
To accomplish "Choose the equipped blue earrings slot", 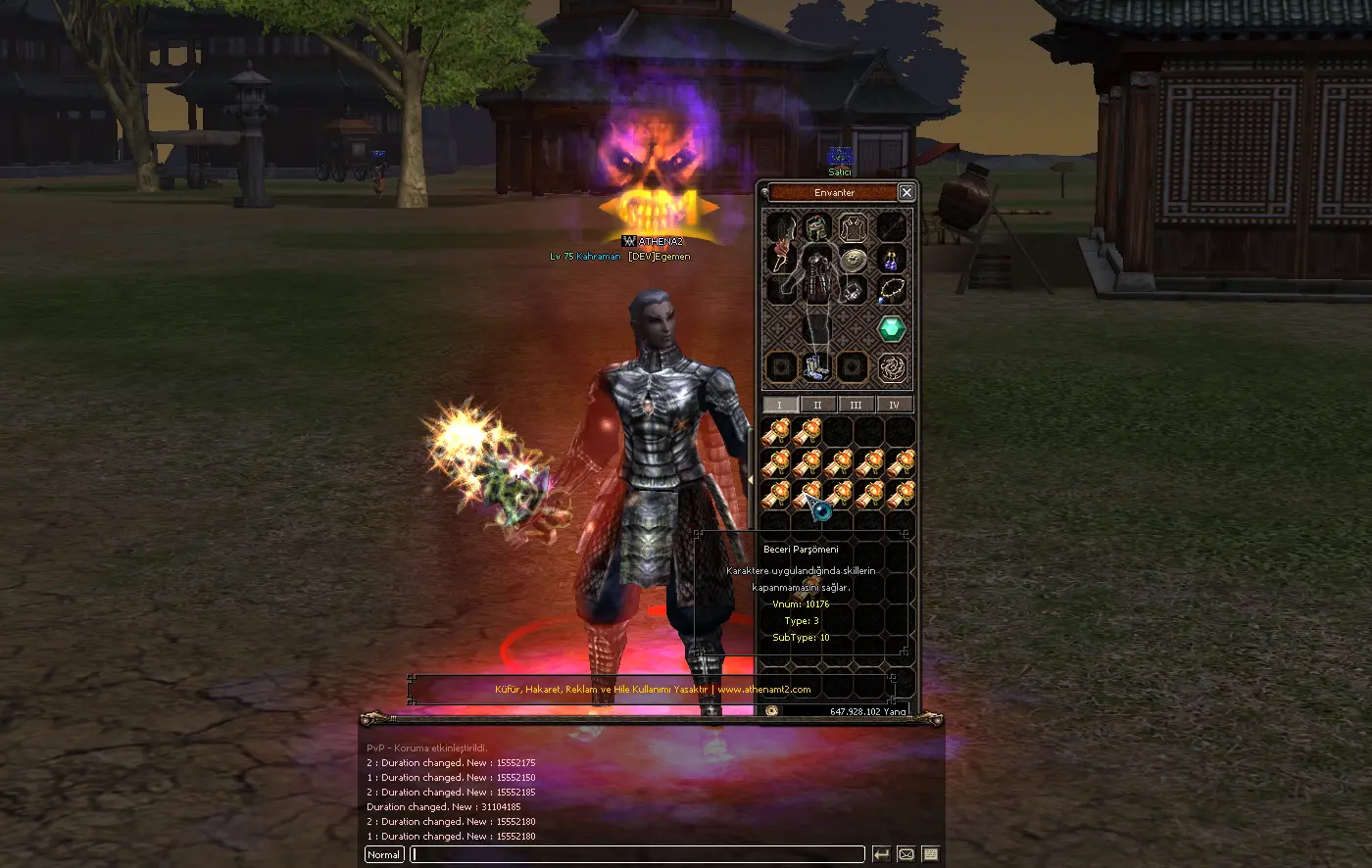I will (x=891, y=260).
